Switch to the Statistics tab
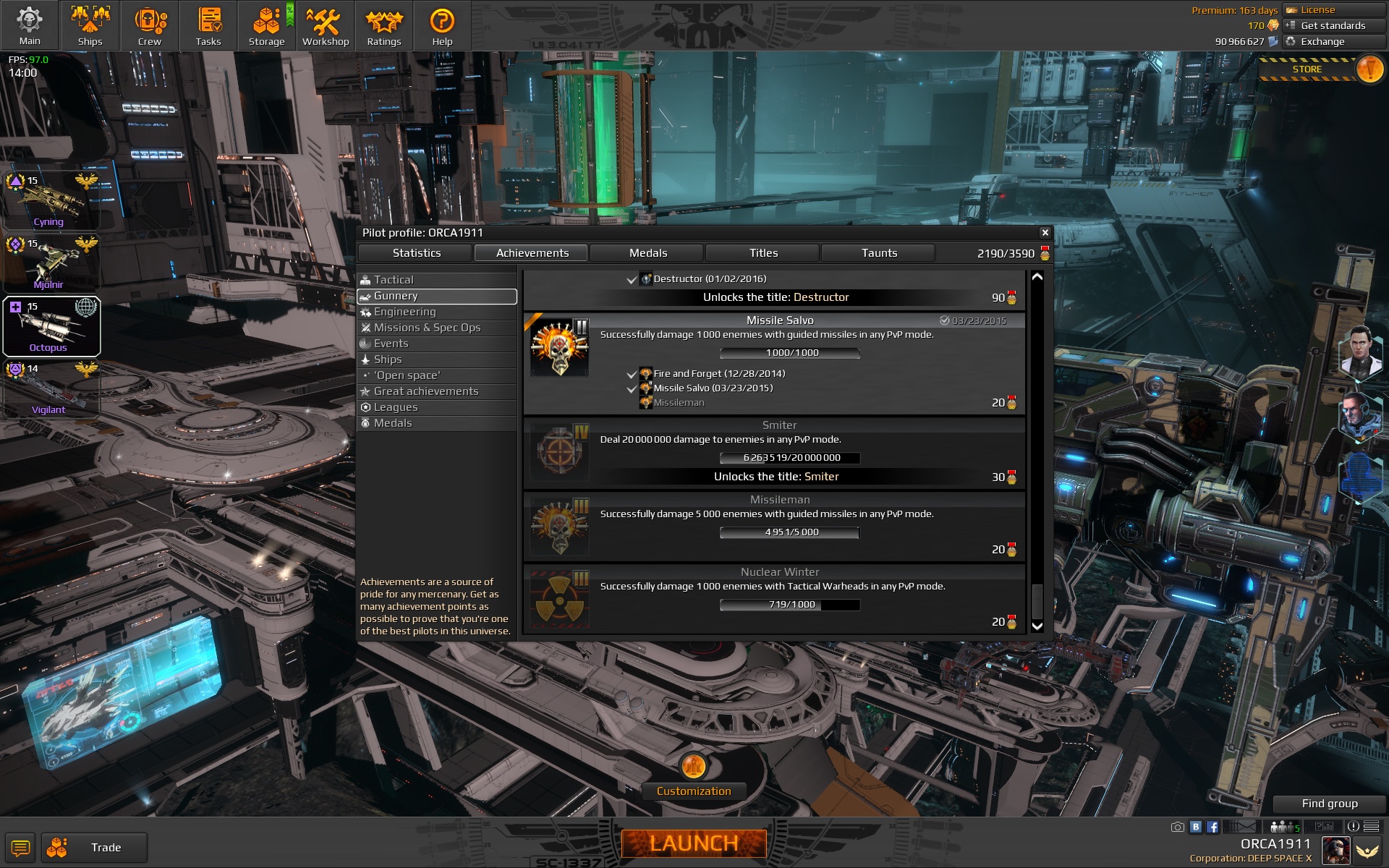 pos(416,253)
